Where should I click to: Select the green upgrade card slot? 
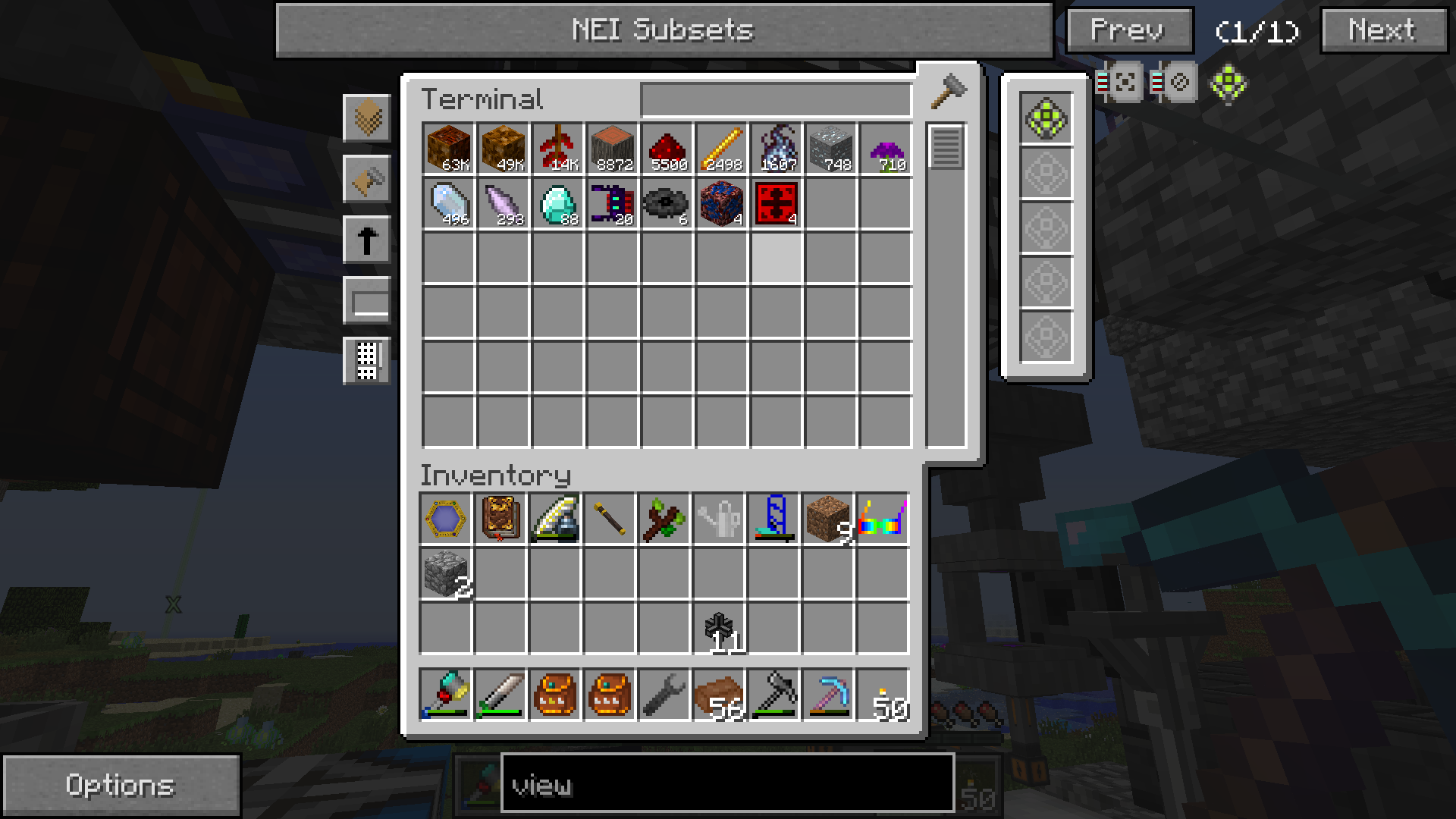point(1046,119)
